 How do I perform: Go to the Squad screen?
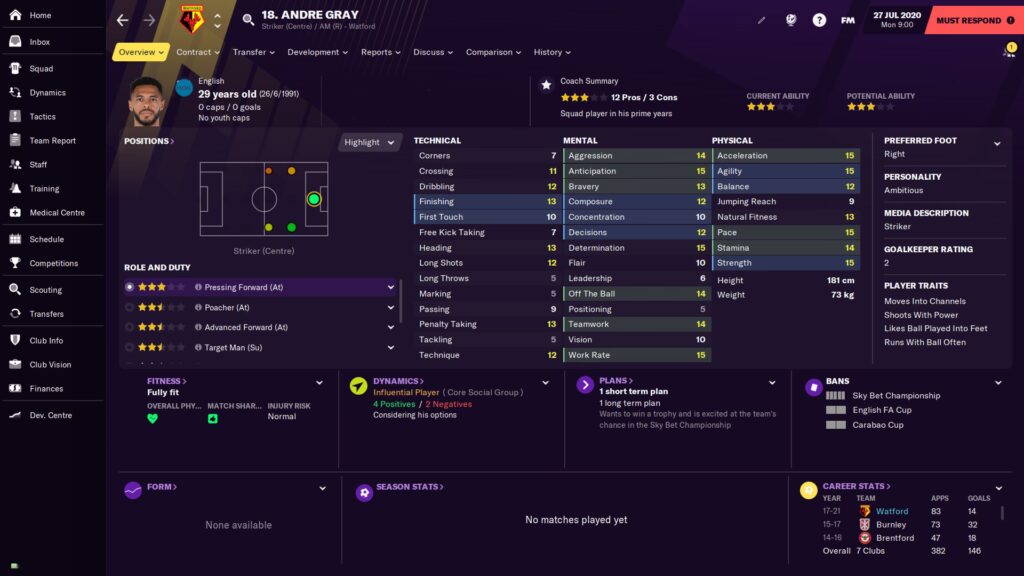[x=41, y=69]
